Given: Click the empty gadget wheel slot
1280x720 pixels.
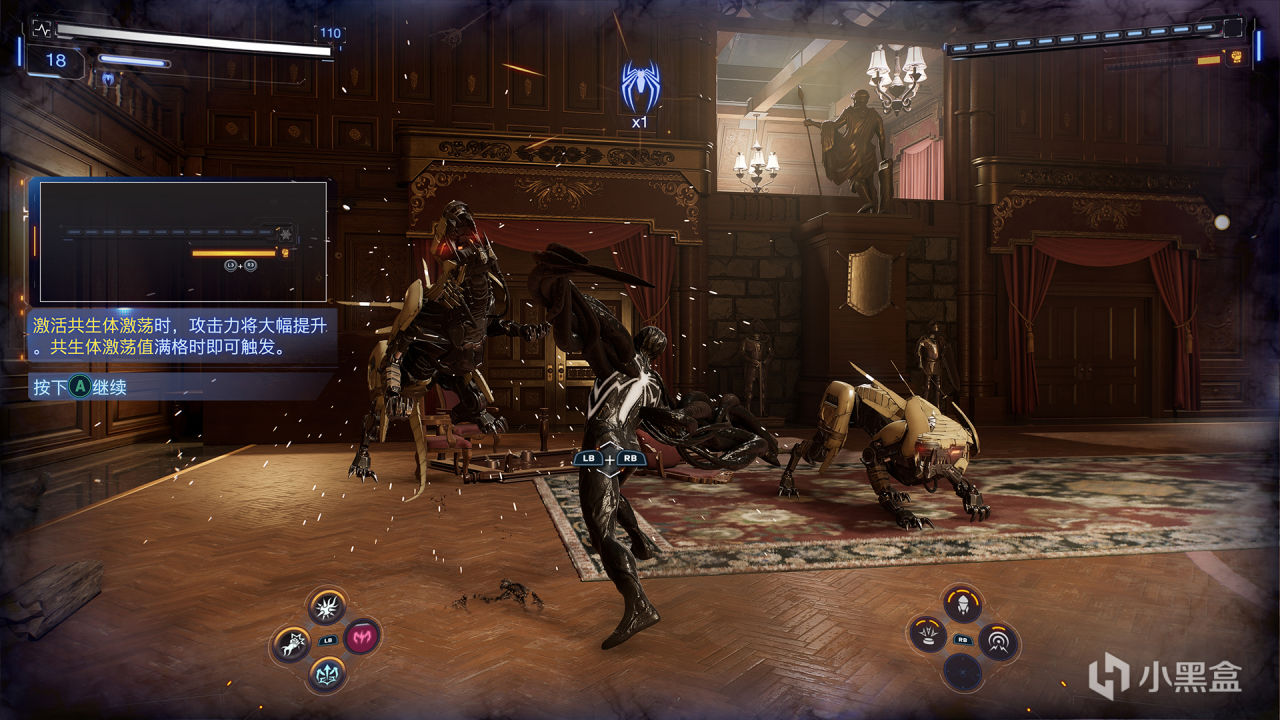Looking at the screenshot, I should [x=963, y=672].
